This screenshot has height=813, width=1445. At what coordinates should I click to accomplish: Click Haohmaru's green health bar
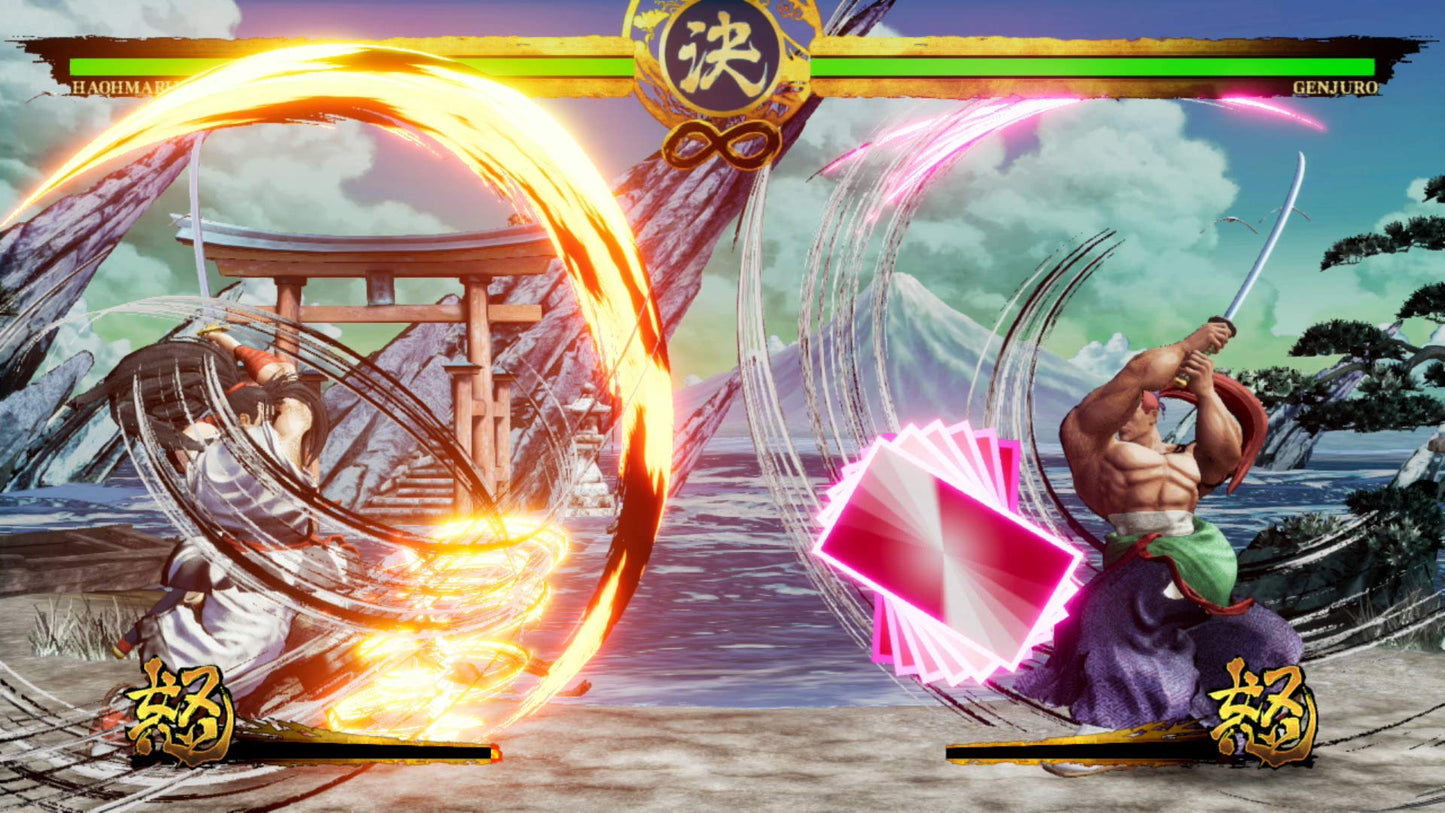point(350,66)
